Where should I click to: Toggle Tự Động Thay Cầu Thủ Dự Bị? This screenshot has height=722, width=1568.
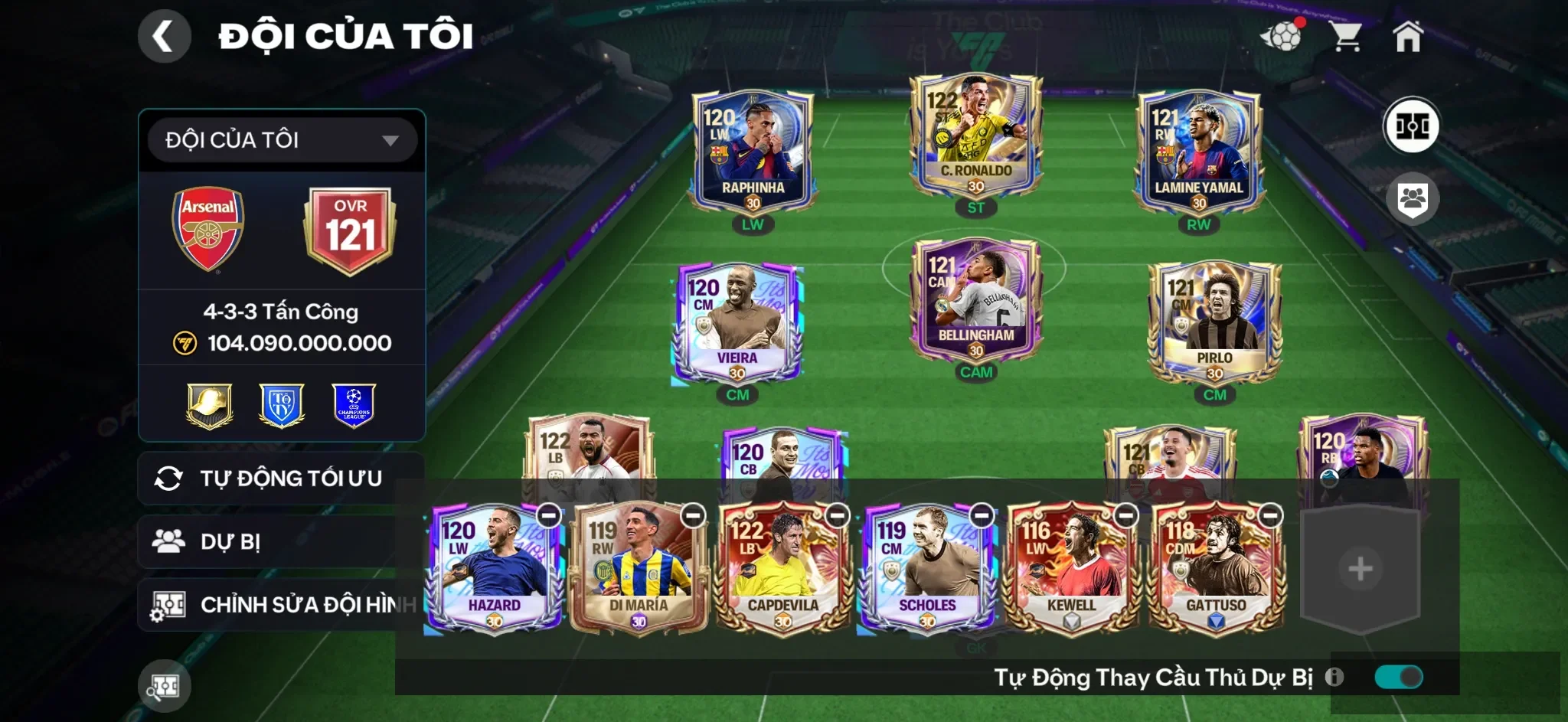pos(1398,677)
